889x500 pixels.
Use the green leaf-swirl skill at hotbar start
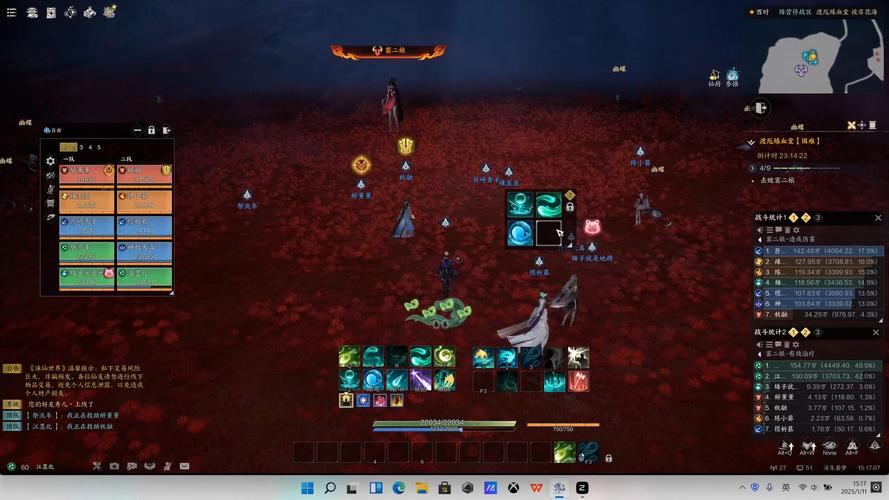(x=349, y=357)
